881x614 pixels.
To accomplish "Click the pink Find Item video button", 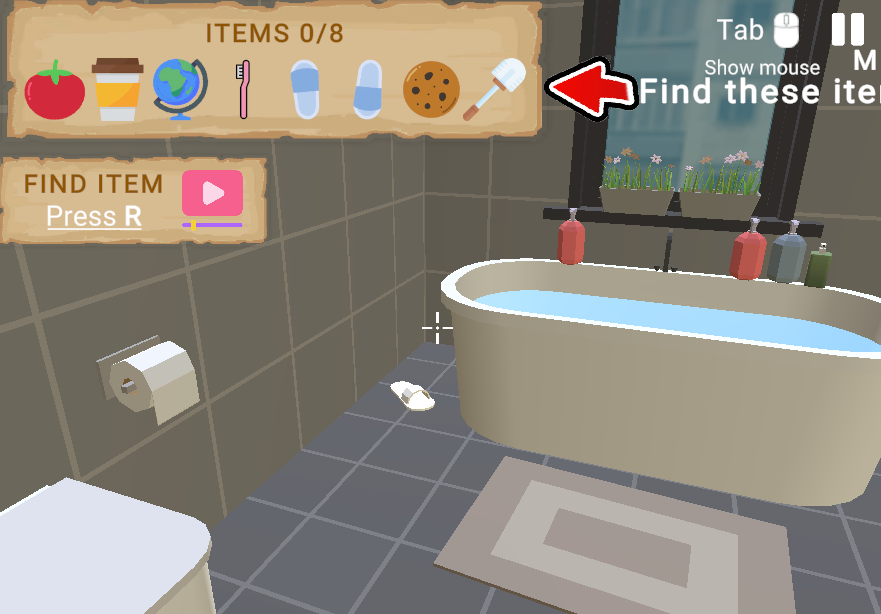I will 212,194.
